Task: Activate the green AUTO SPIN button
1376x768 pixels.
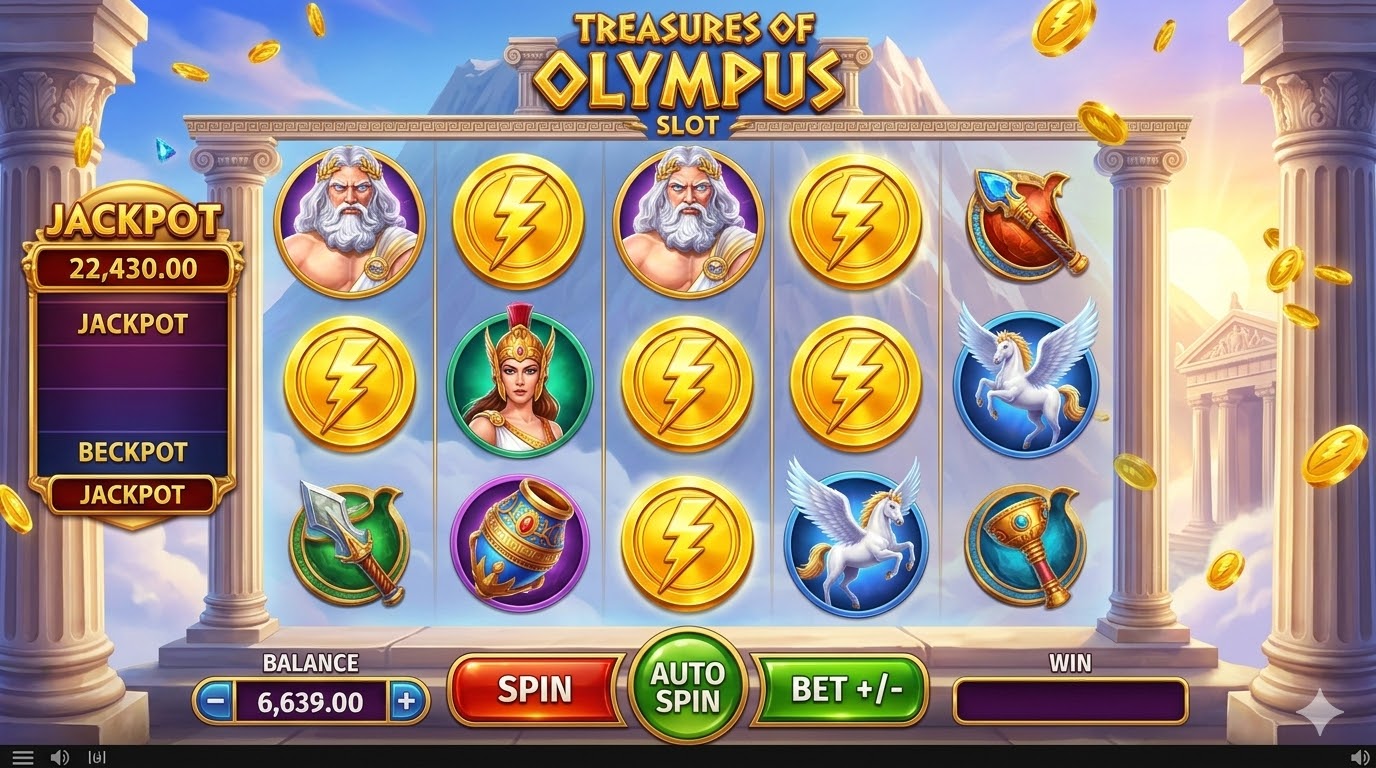Action: (x=688, y=686)
